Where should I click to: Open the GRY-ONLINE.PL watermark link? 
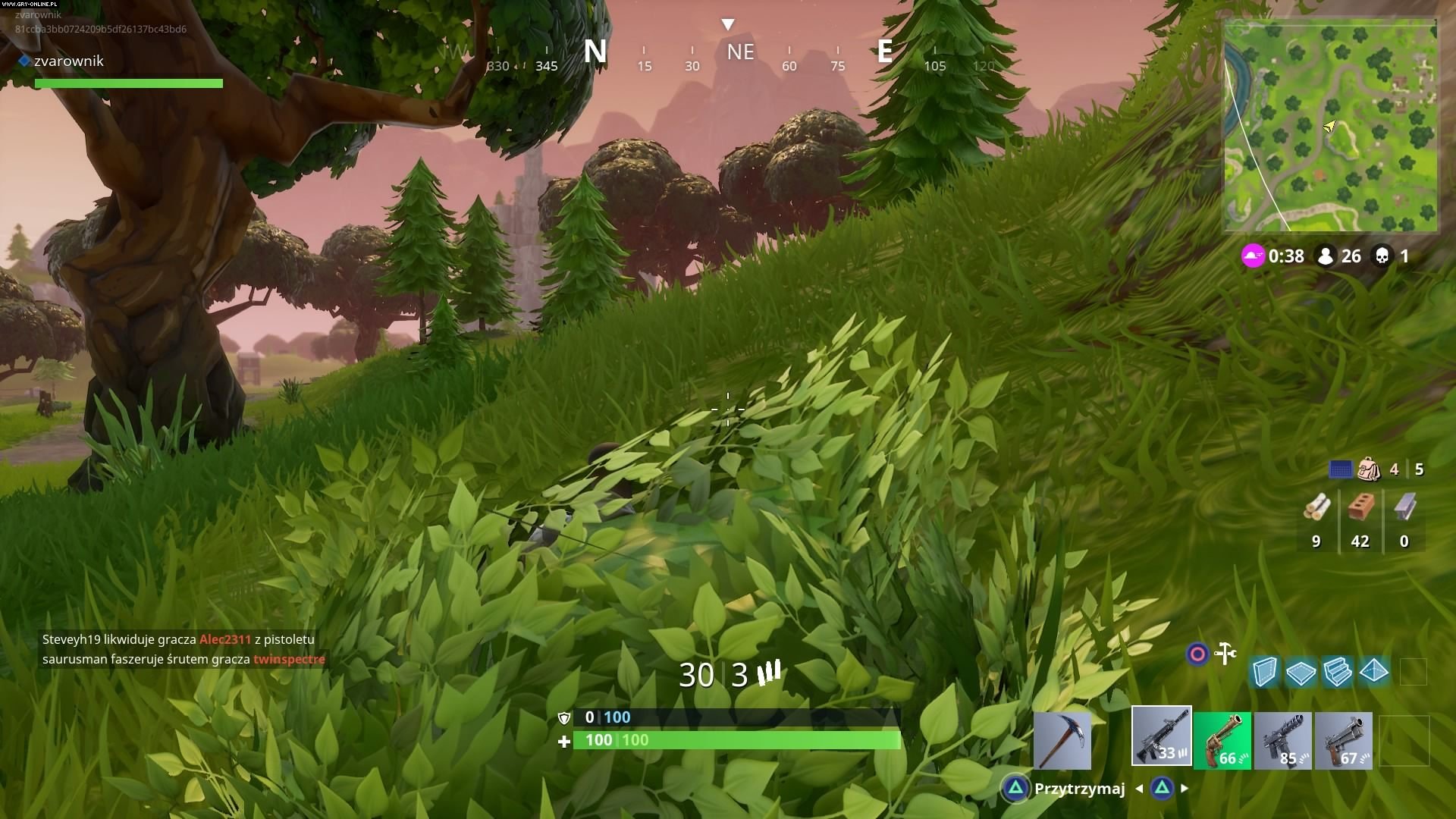click(30, 5)
